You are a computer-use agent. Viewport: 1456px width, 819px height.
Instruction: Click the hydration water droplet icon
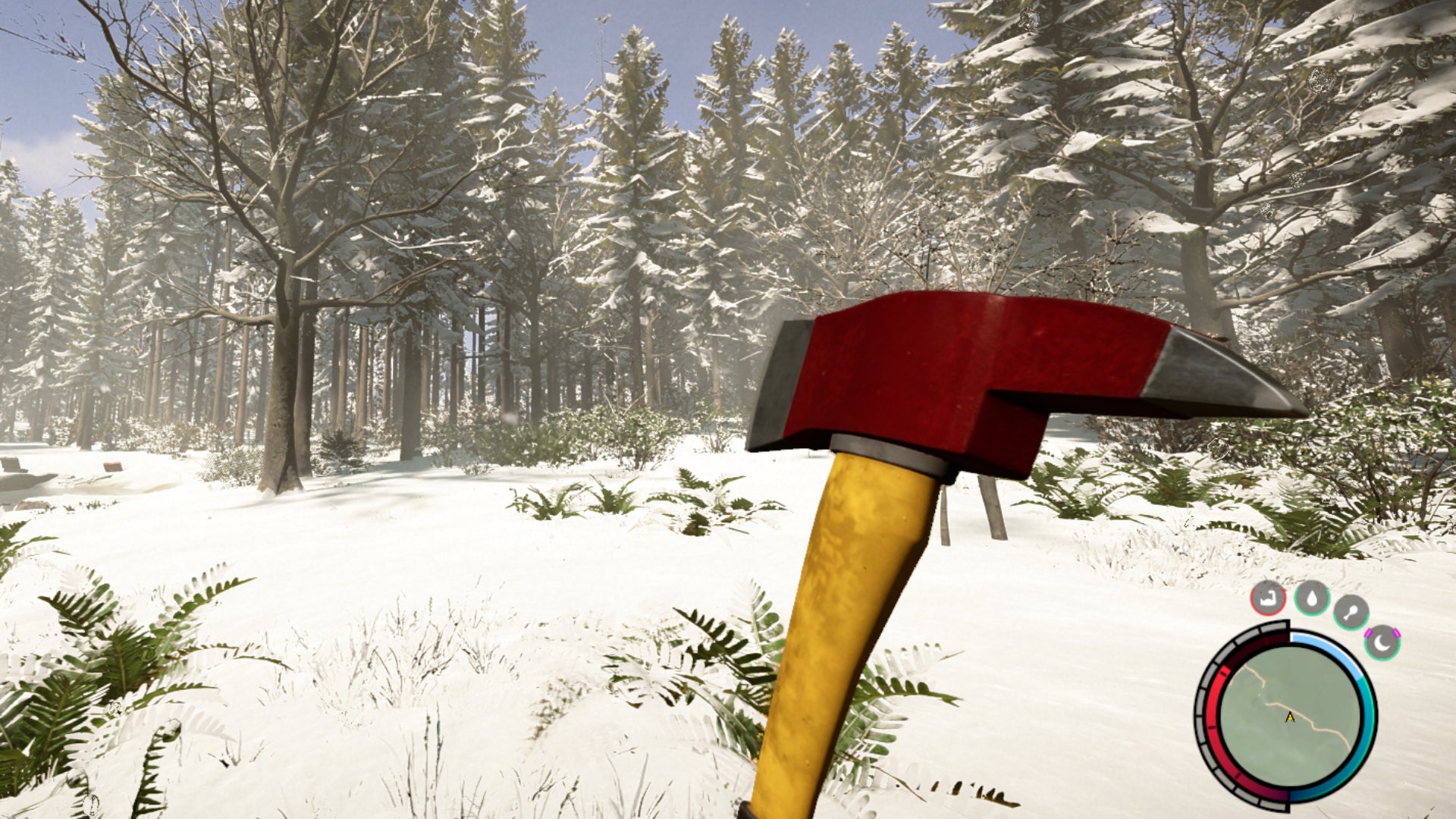point(1312,599)
